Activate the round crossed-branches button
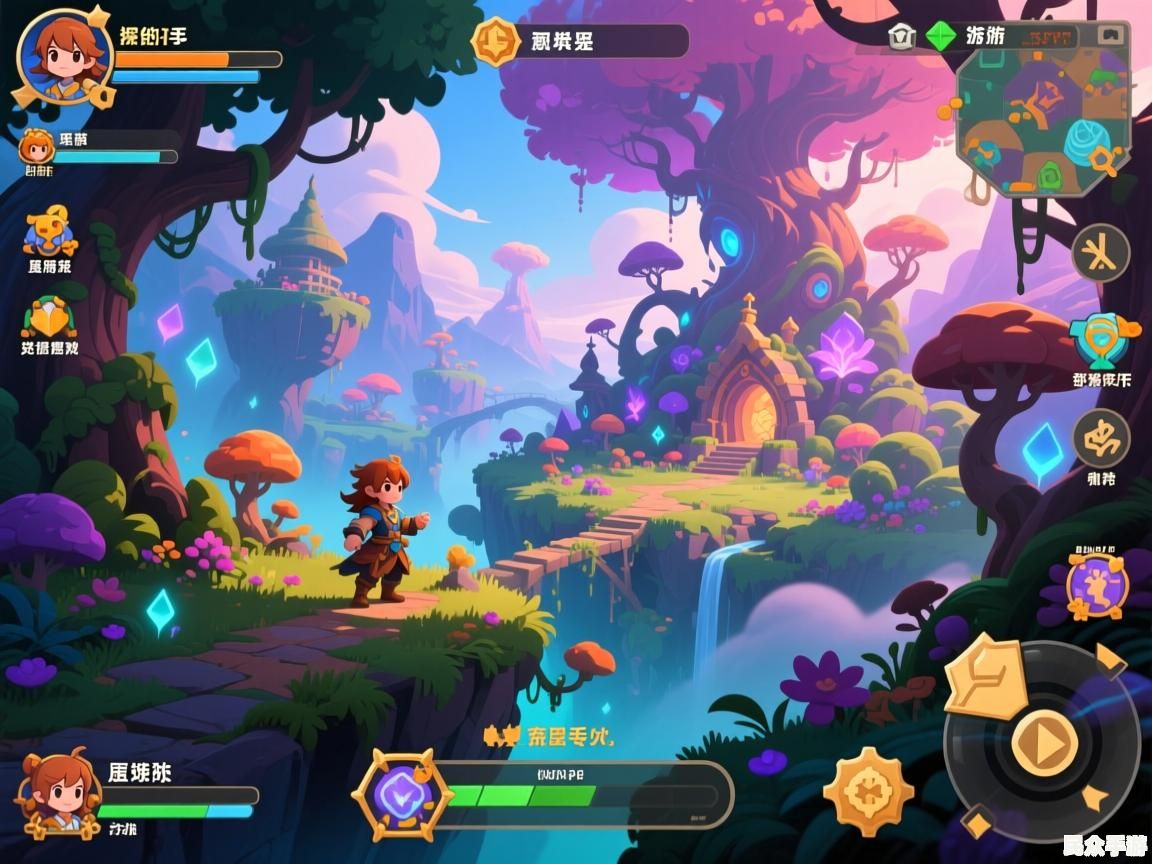This screenshot has height=864, width=1152. (1100, 253)
